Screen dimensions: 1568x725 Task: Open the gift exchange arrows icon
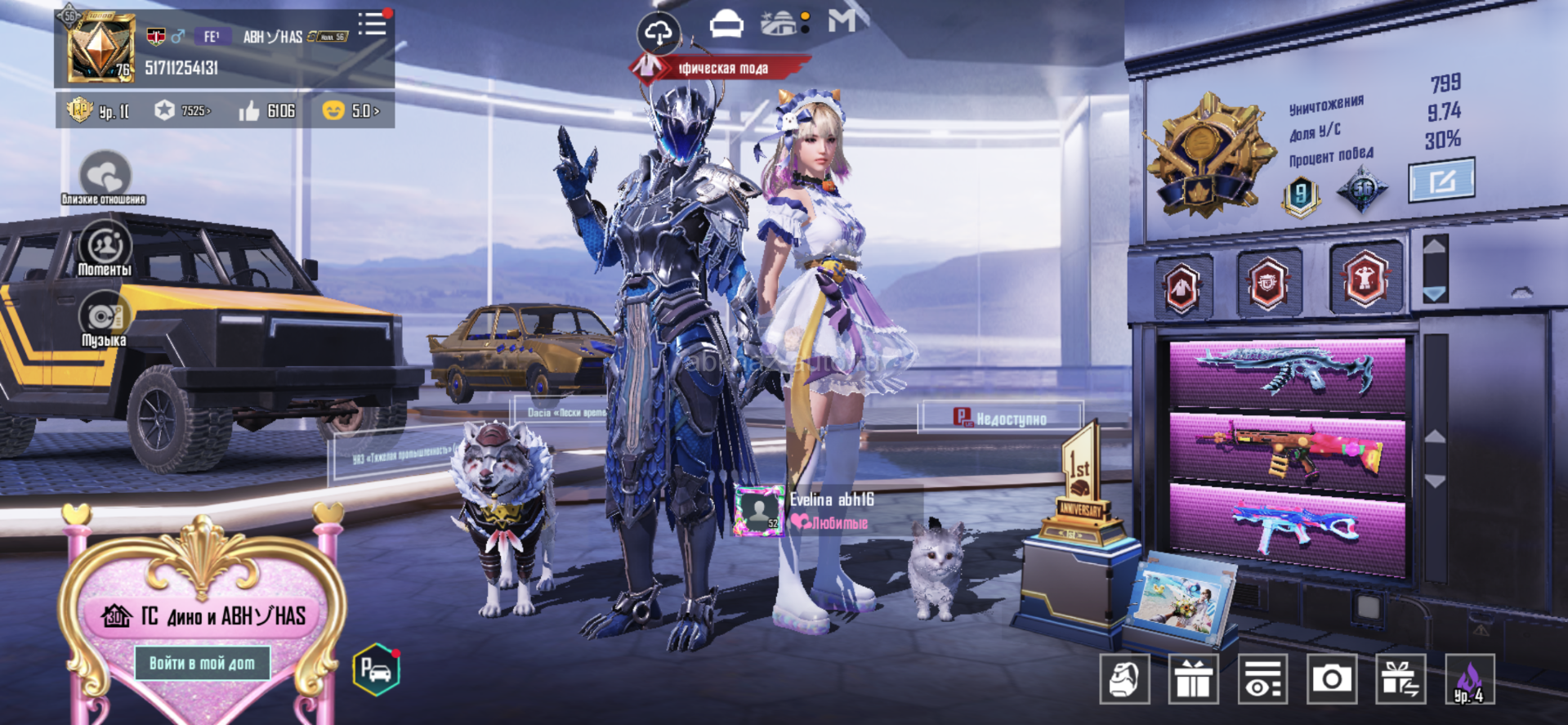click(x=1400, y=679)
